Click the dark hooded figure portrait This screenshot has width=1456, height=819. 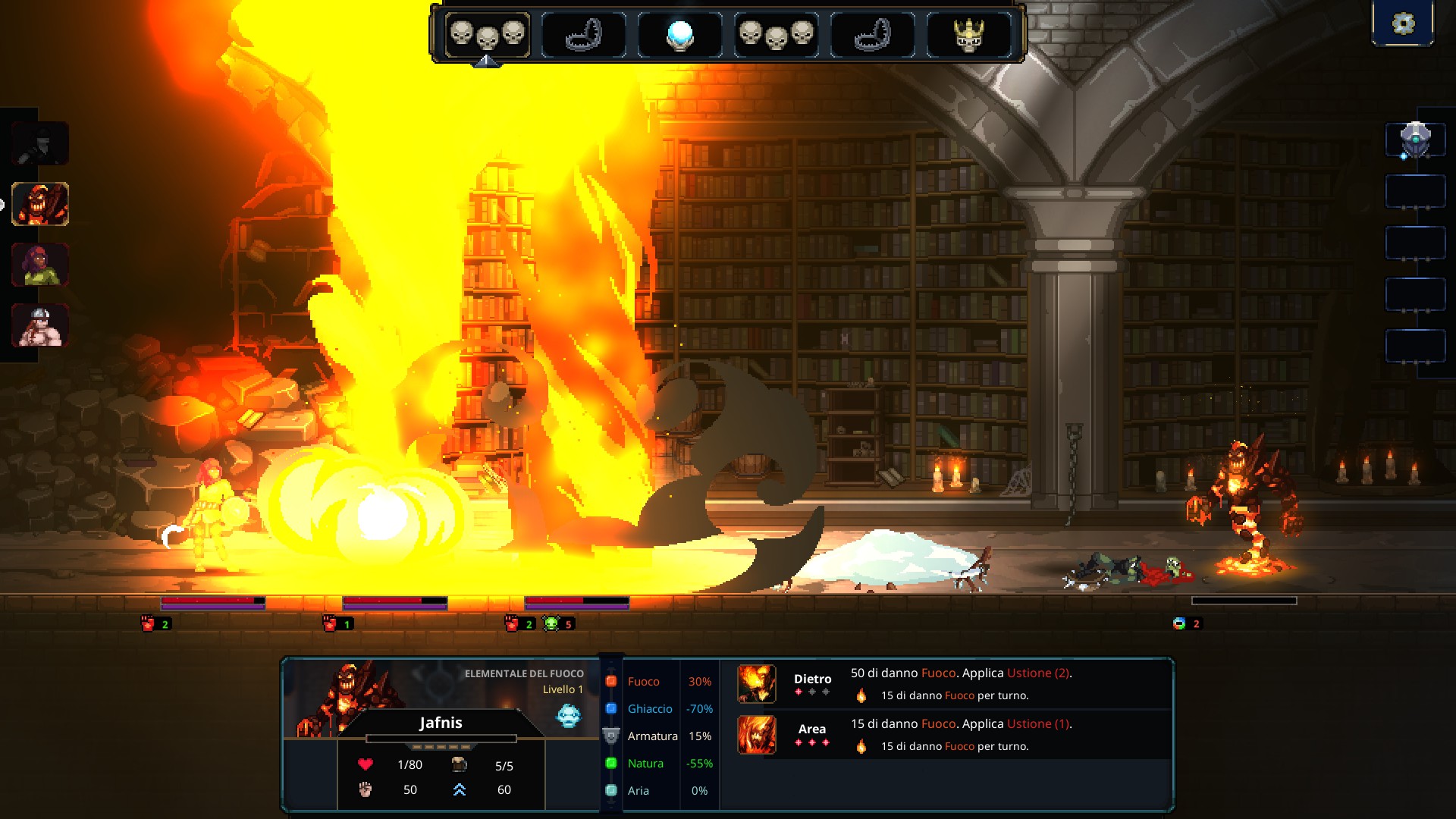click(x=40, y=143)
